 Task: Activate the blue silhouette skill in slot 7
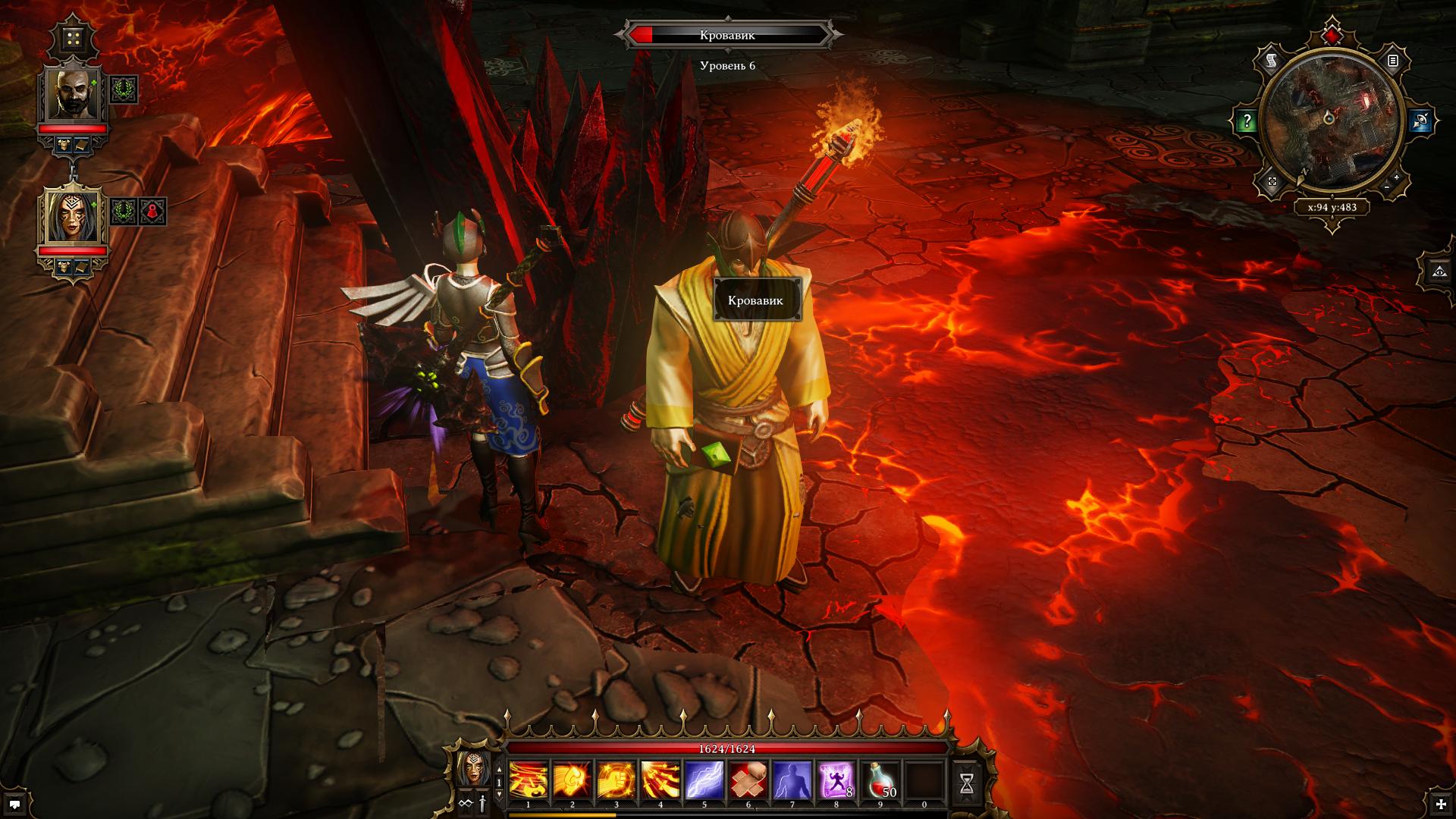(x=792, y=780)
